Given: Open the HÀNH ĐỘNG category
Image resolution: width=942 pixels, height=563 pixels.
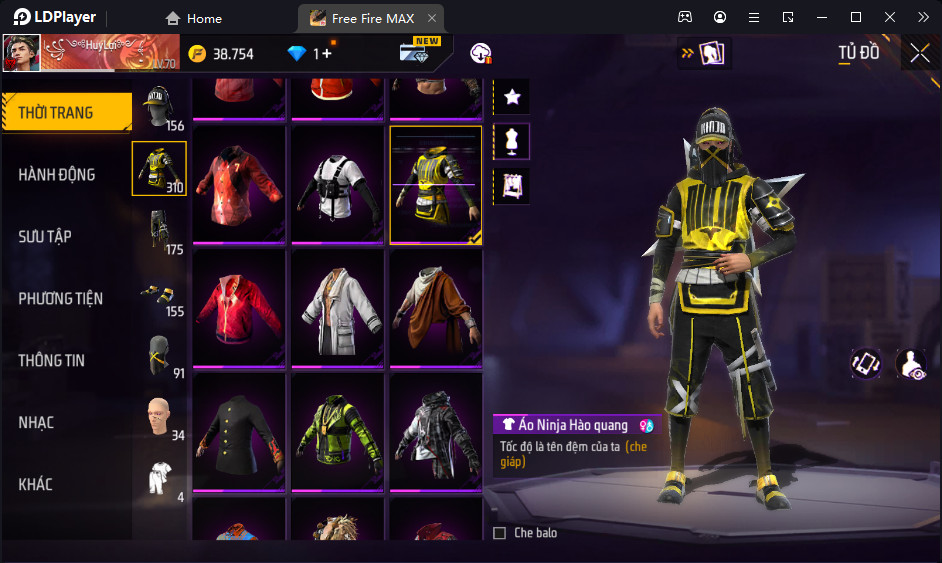Looking at the screenshot, I should tap(57, 175).
